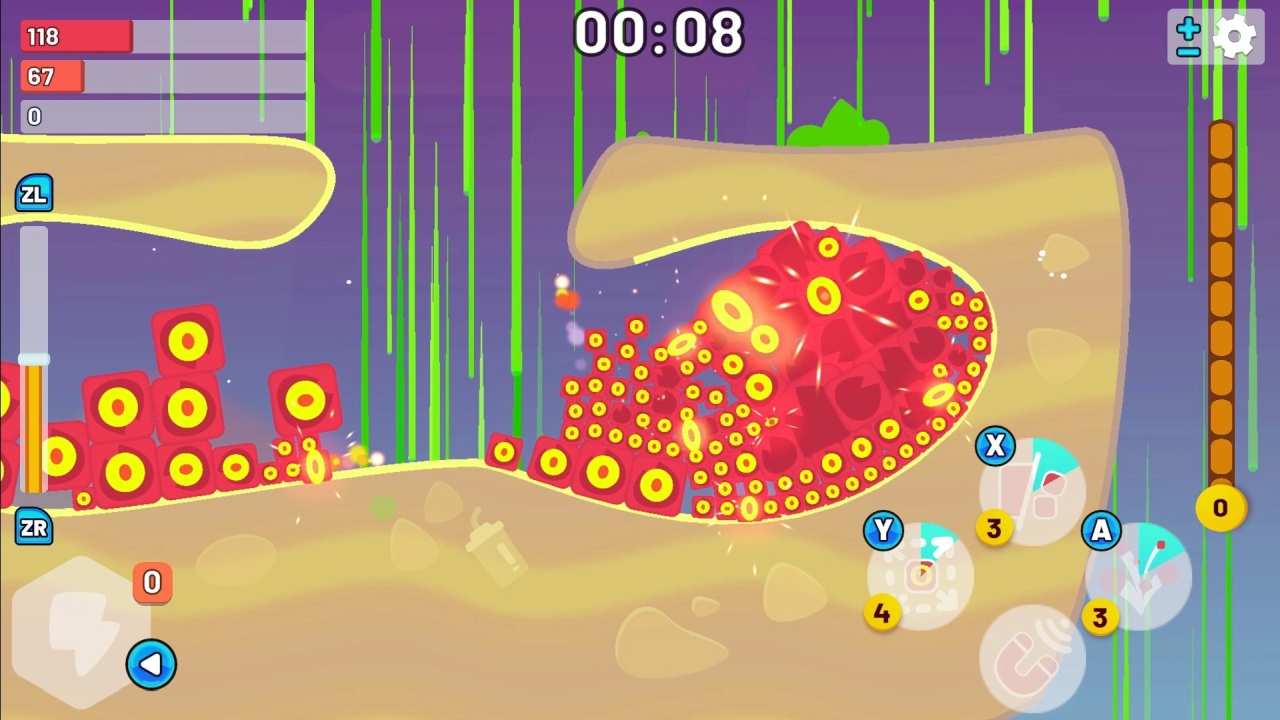Tap the health bar showing 118

tap(75, 36)
